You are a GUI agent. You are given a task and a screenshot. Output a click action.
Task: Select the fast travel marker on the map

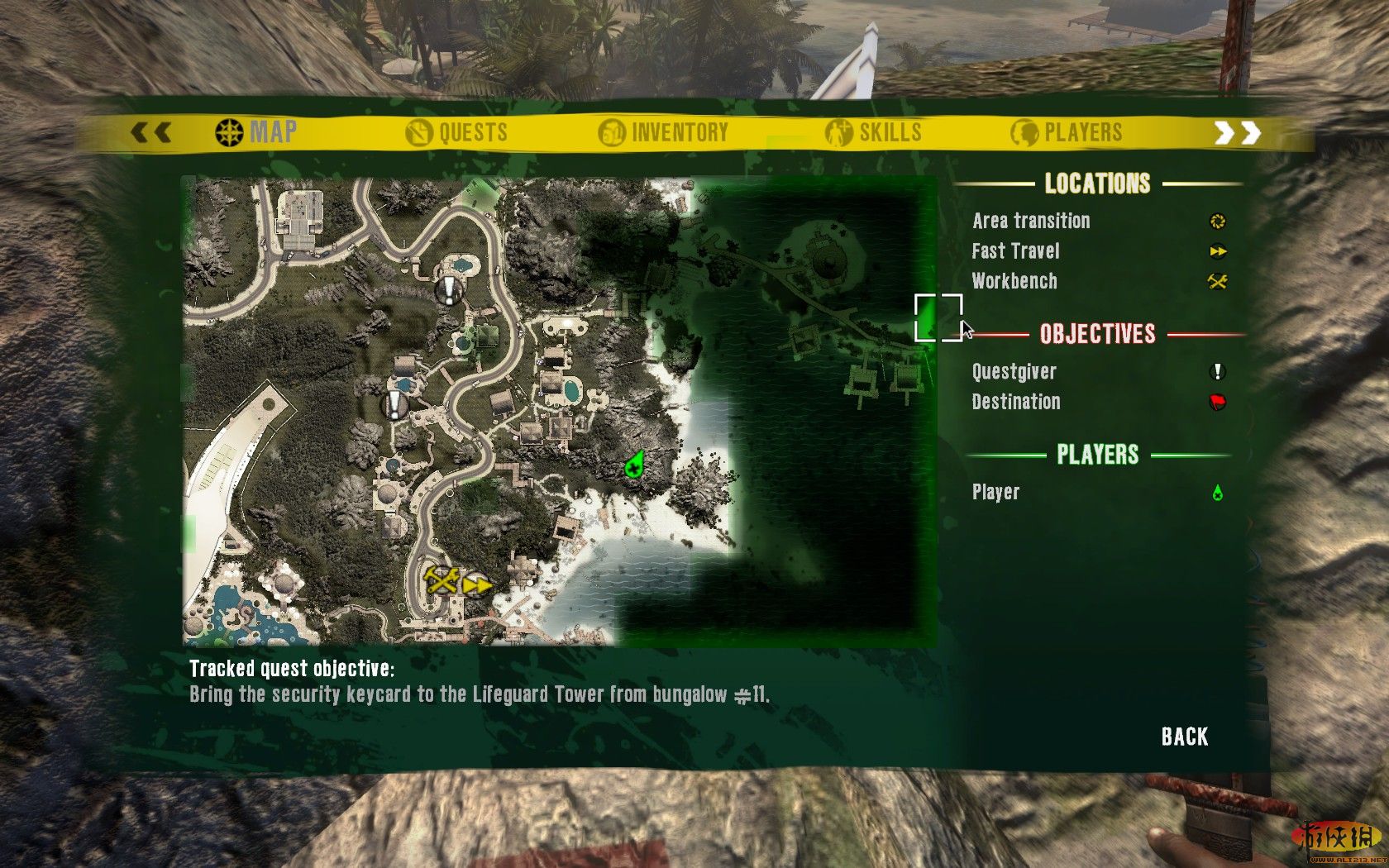tap(476, 585)
